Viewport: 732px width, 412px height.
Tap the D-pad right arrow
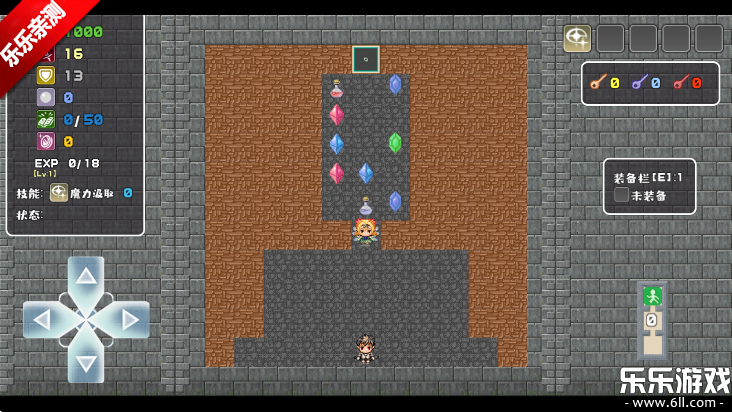(x=130, y=320)
